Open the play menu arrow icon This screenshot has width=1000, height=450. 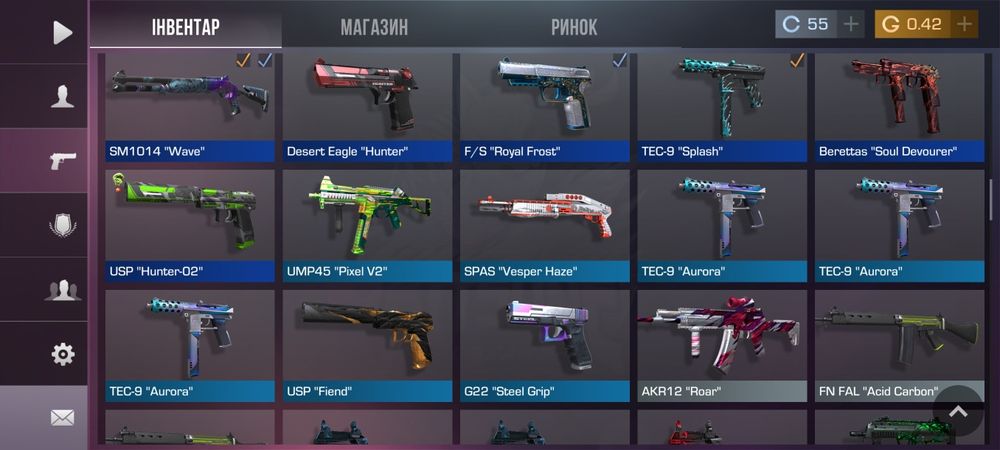[62, 32]
